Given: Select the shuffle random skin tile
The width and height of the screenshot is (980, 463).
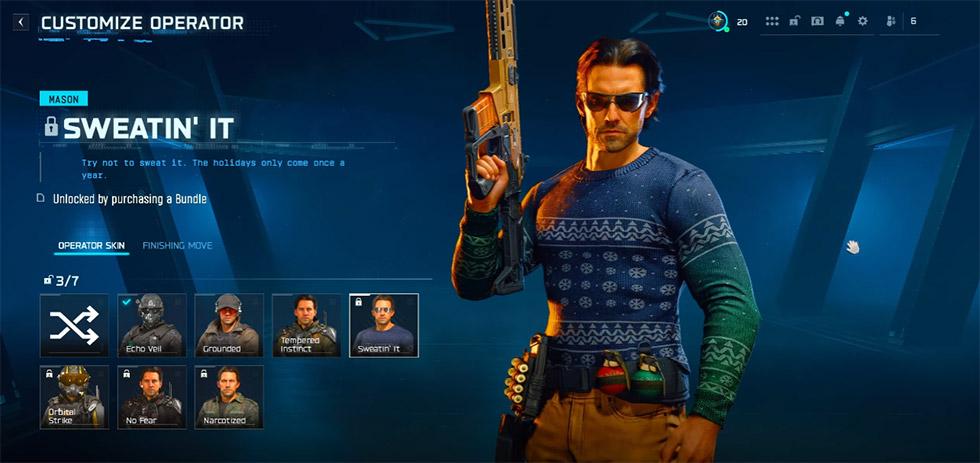Looking at the screenshot, I should coord(74,325).
